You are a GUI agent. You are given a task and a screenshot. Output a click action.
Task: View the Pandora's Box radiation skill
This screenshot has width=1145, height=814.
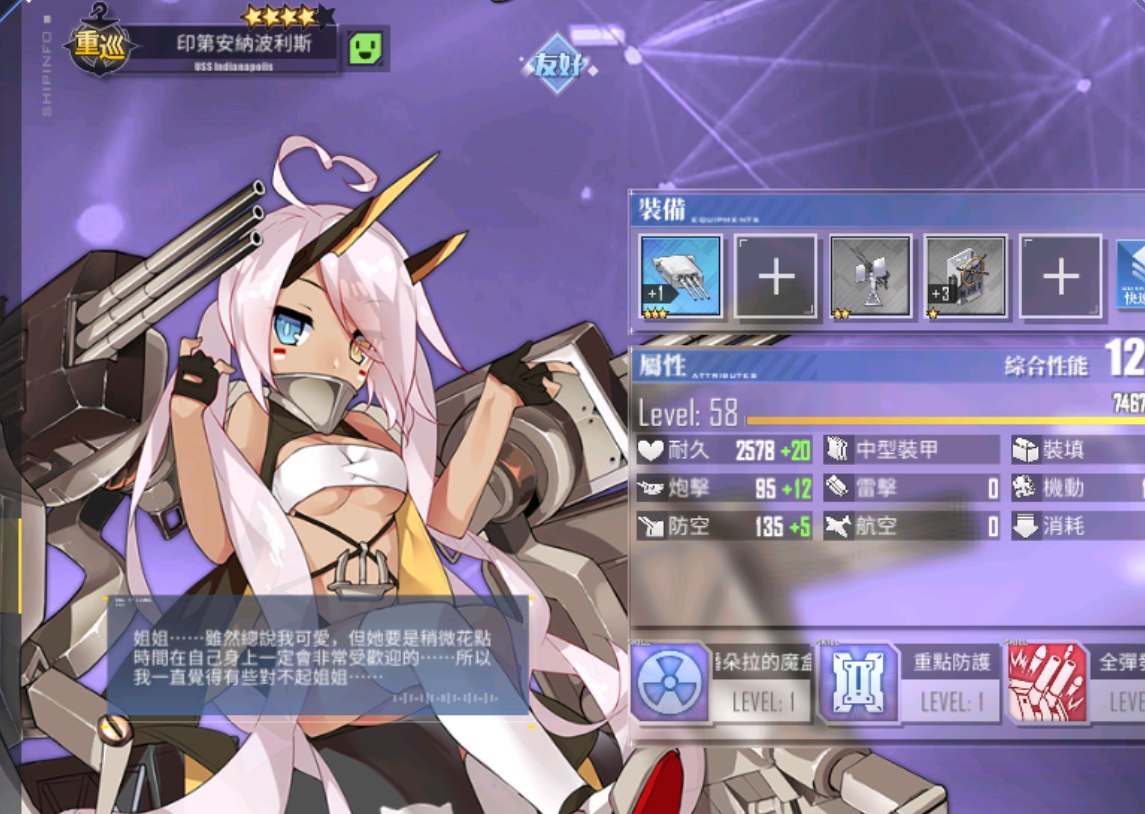670,683
